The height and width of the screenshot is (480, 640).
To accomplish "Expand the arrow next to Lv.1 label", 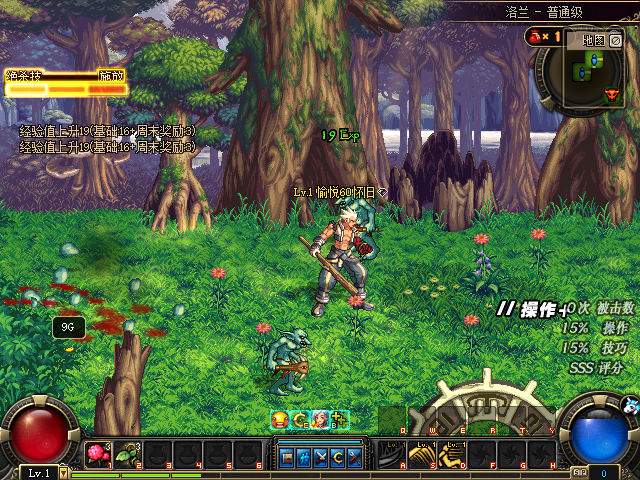I will (x=64, y=472).
